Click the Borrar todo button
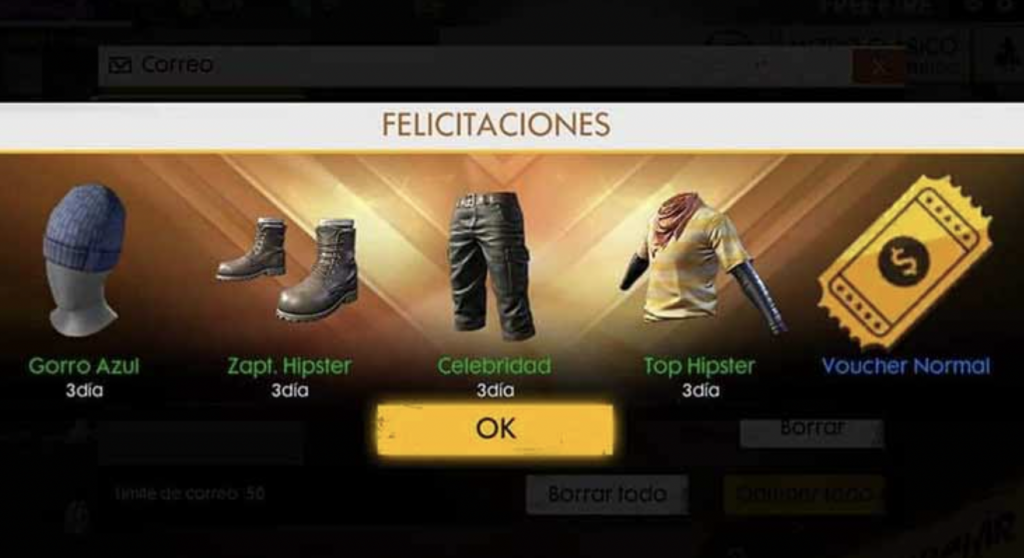Viewport: 1024px width, 558px height. (x=607, y=494)
